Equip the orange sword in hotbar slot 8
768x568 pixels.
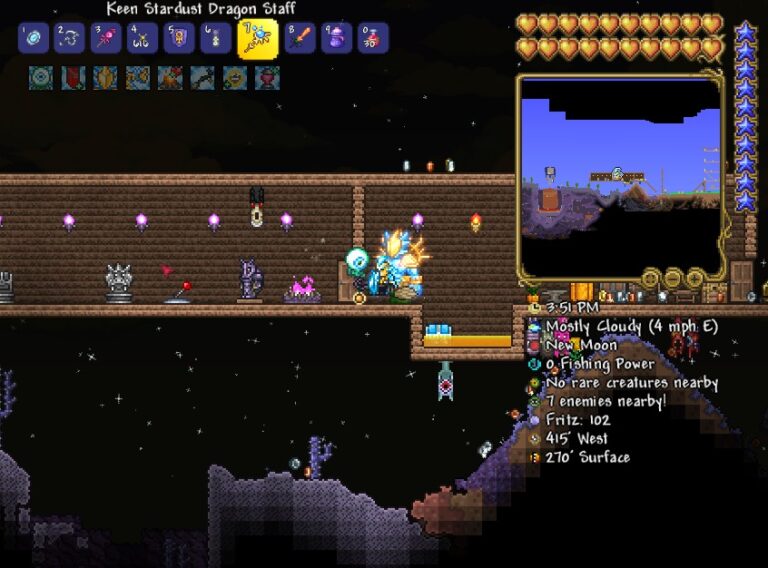pyautogui.click(x=300, y=38)
